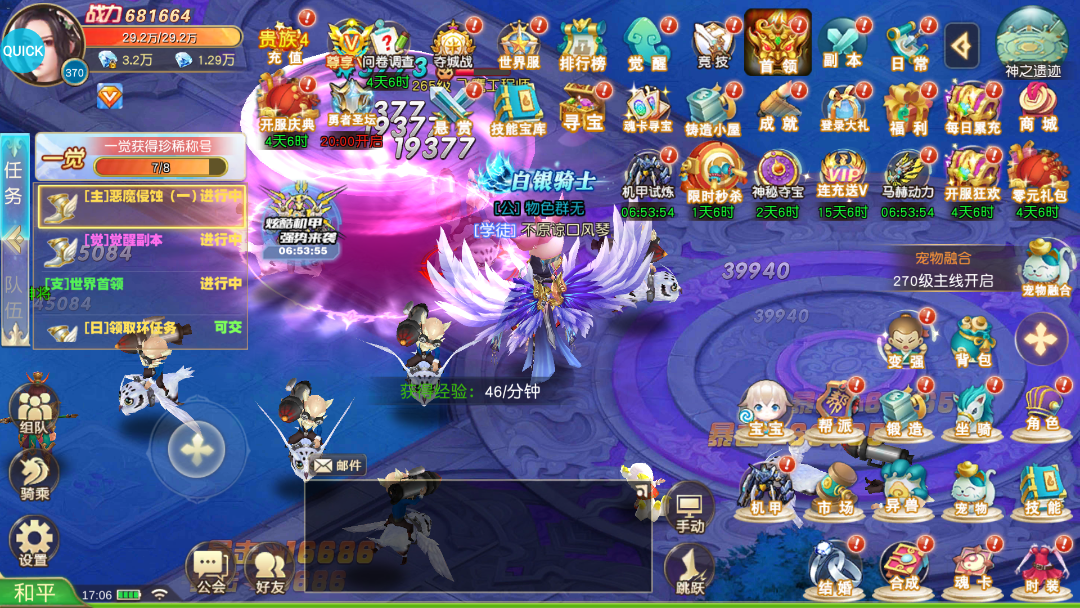Open the 好友 friends list
The image size is (1080, 608).
(x=270, y=568)
